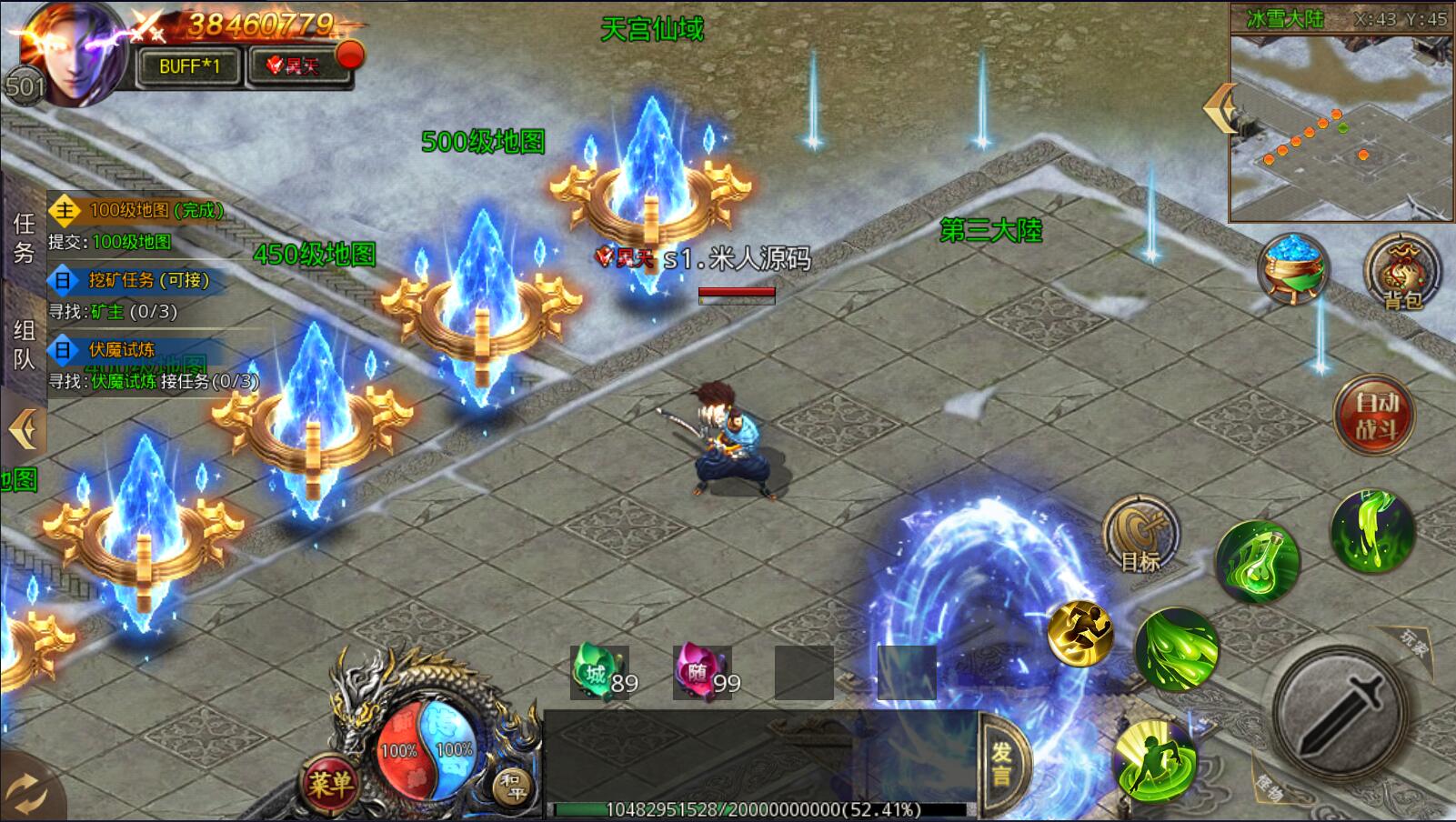Screen dimensions: 1456x822
Task: Toggle 自动战斗 auto battle
Action: coord(1375,415)
